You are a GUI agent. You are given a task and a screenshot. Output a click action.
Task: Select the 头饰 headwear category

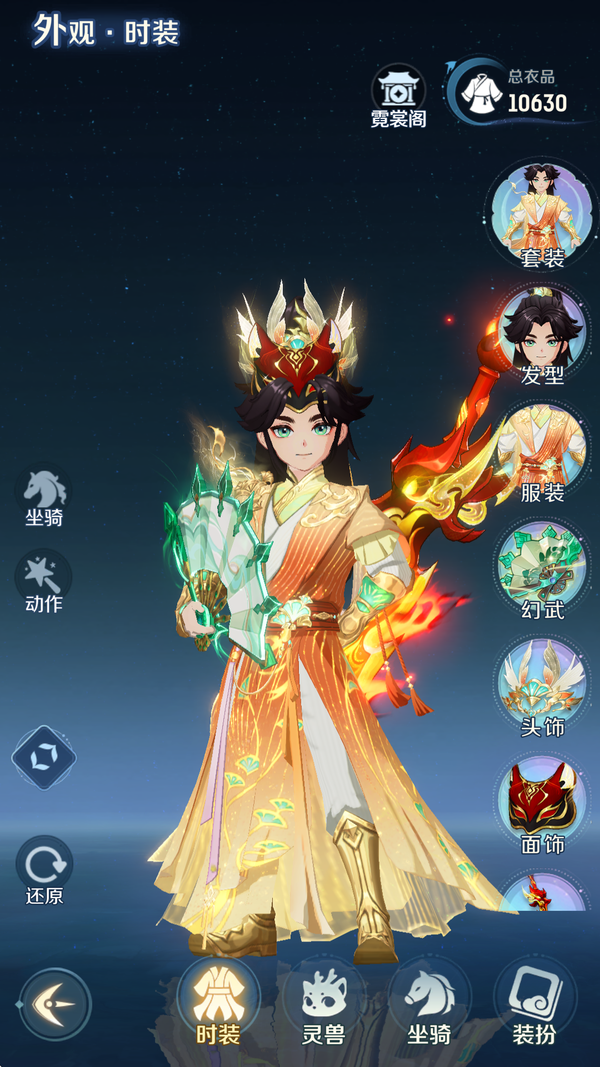click(542, 685)
